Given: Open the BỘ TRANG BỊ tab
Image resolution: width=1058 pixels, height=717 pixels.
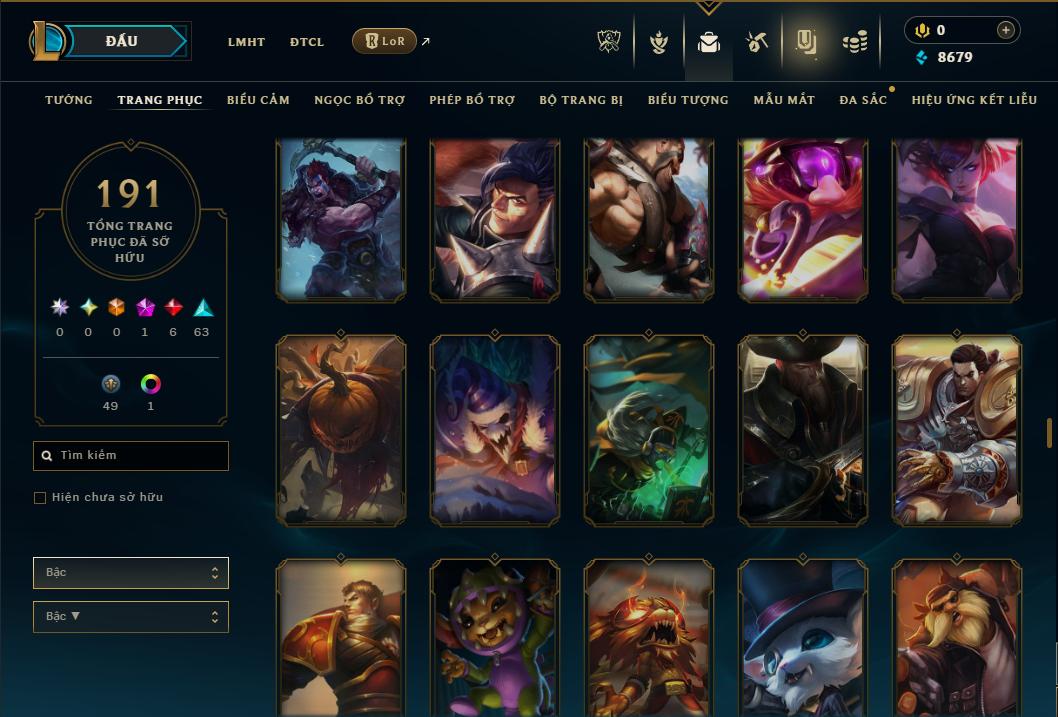Looking at the screenshot, I should (581, 100).
